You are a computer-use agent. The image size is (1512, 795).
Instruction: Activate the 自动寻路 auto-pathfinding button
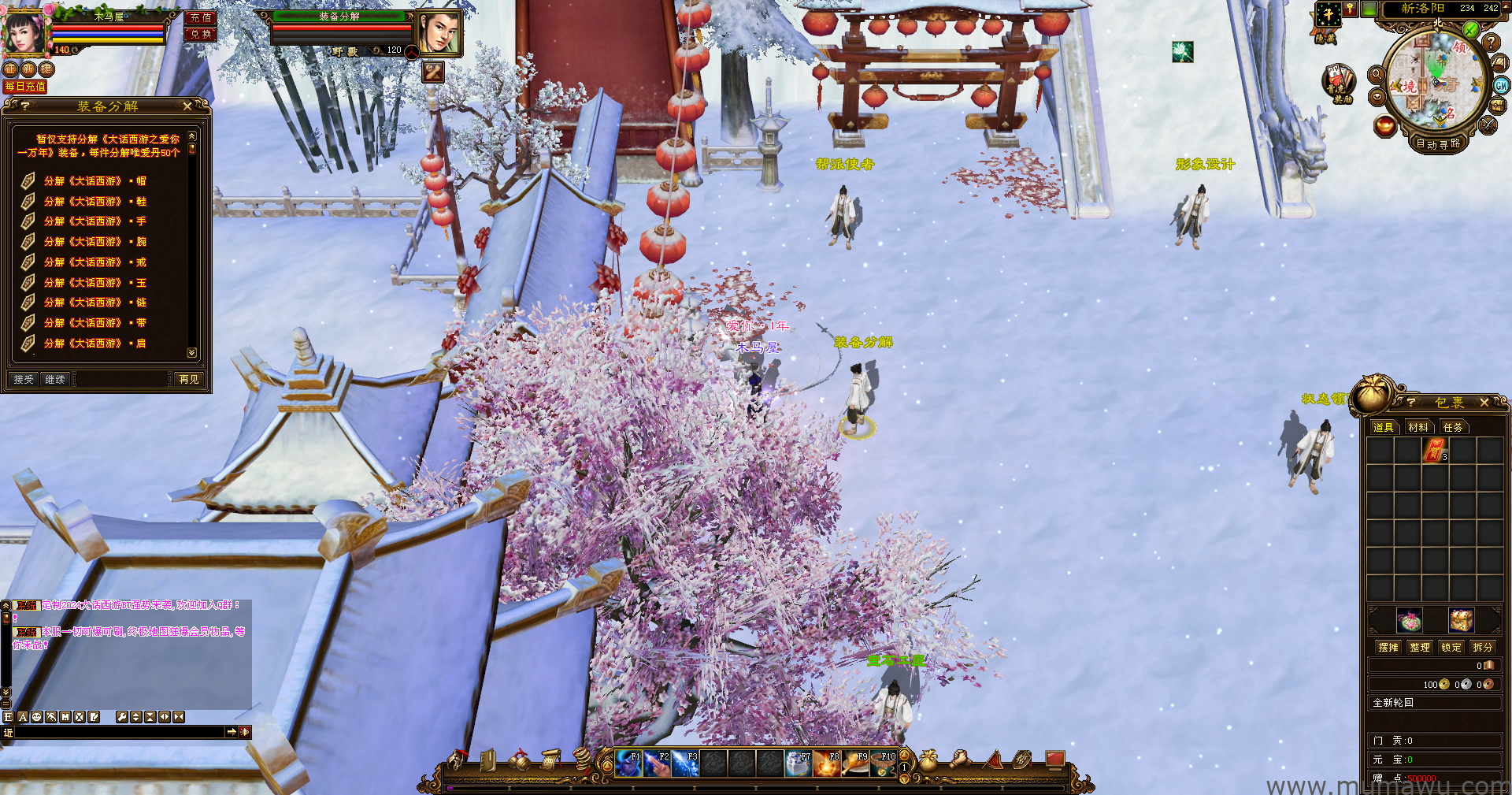pyautogui.click(x=1438, y=143)
